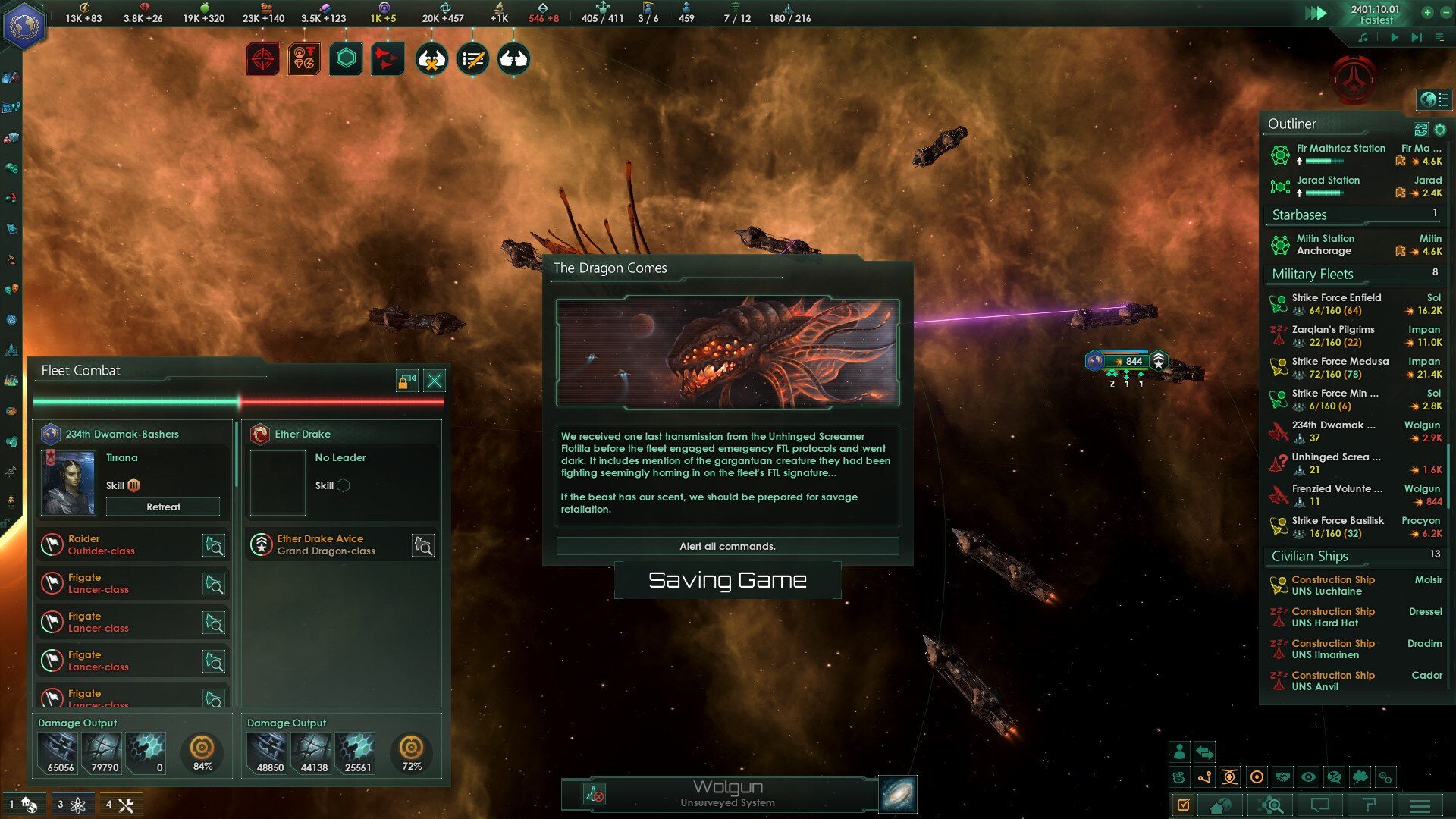Order the fleet to Retreat
Screen dimensions: 1456x819
point(163,507)
